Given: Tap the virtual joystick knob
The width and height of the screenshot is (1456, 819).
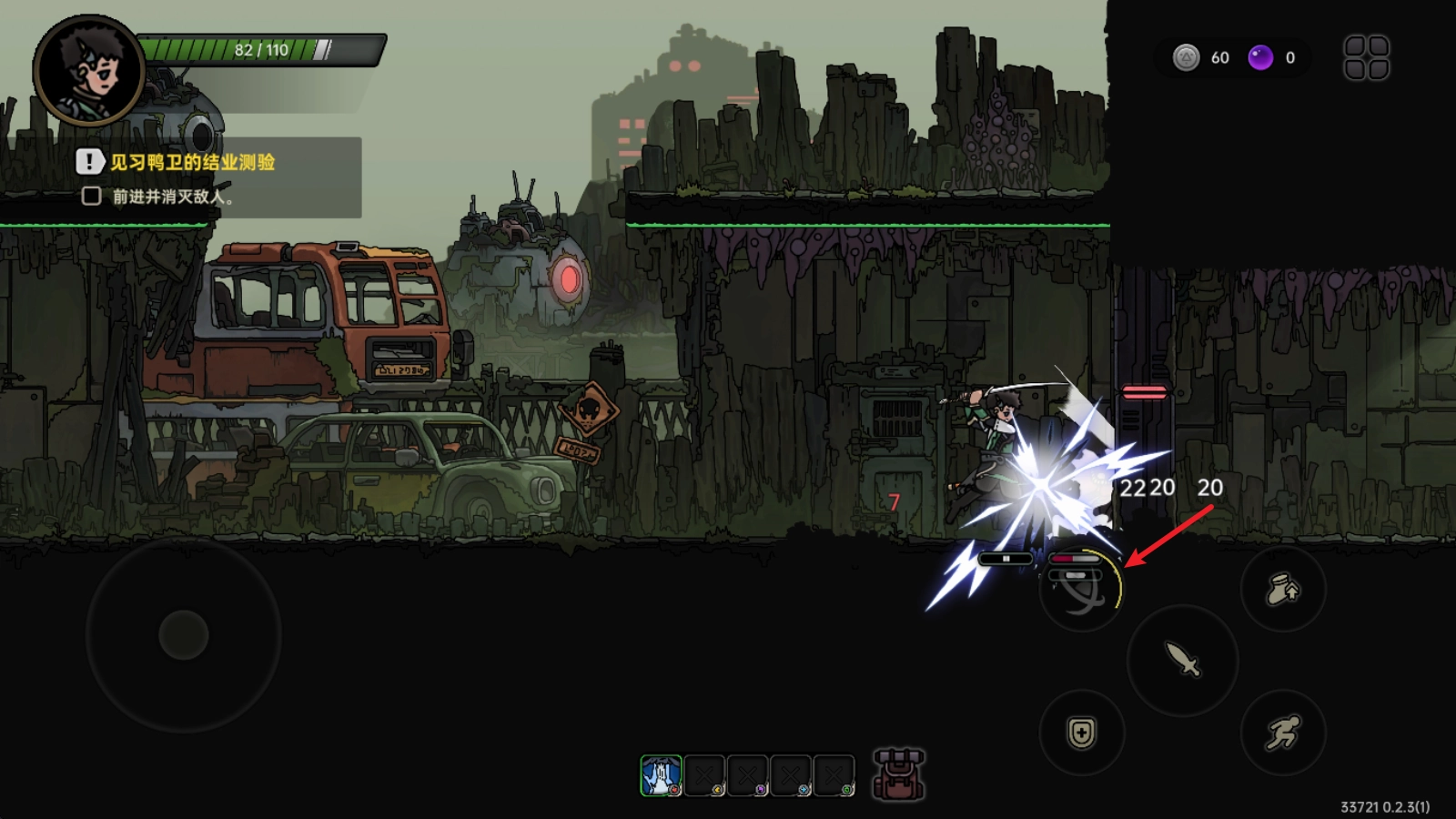Looking at the screenshot, I should [x=184, y=634].
